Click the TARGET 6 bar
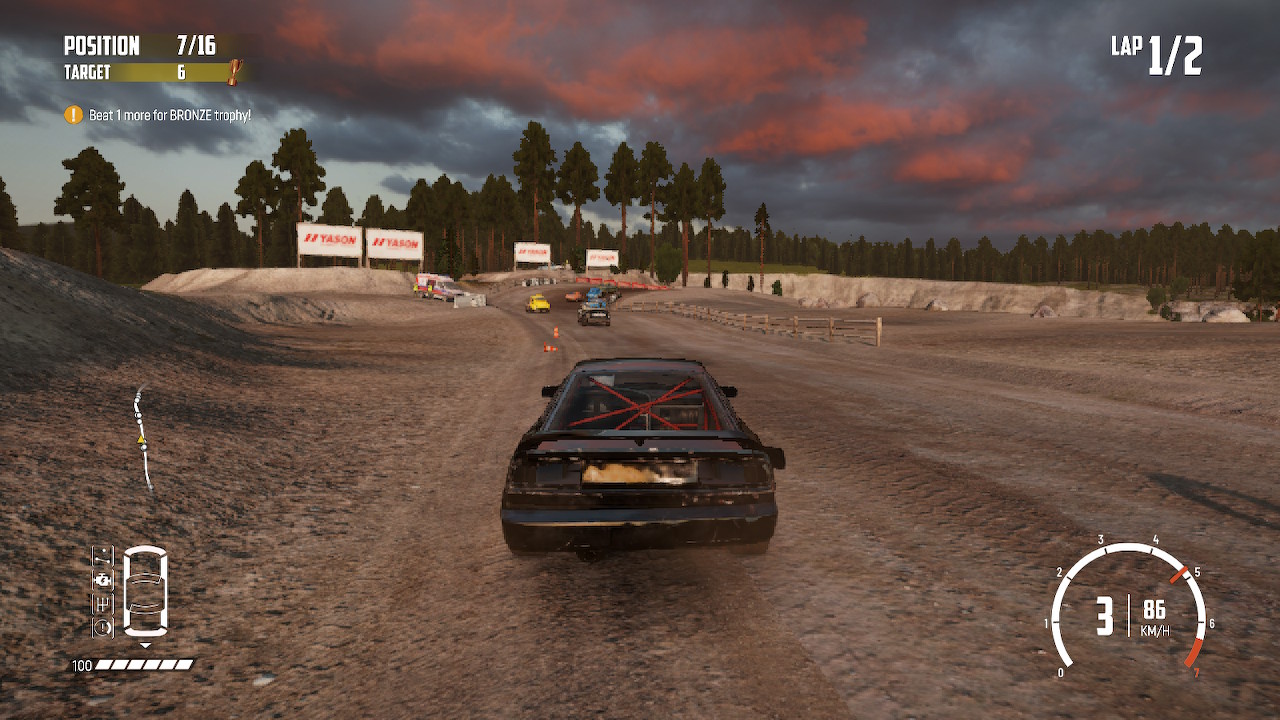This screenshot has width=1280, height=720. (x=145, y=72)
